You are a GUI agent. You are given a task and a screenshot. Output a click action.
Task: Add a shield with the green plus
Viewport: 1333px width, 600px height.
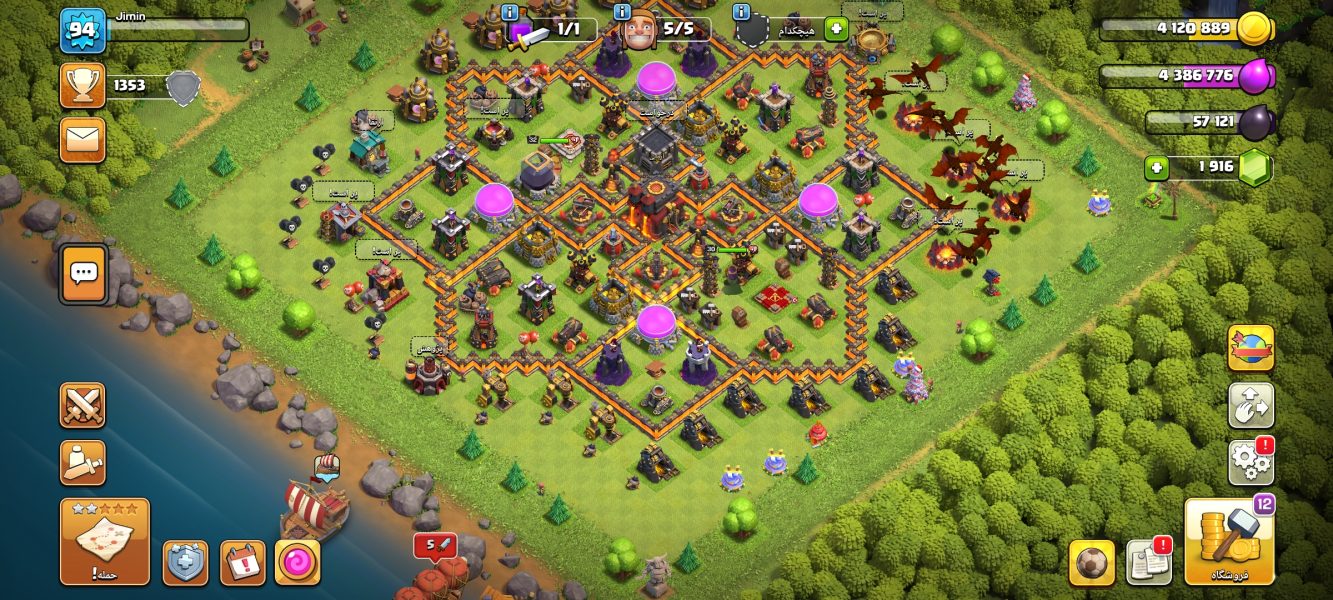pyautogui.click(x=836, y=30)
